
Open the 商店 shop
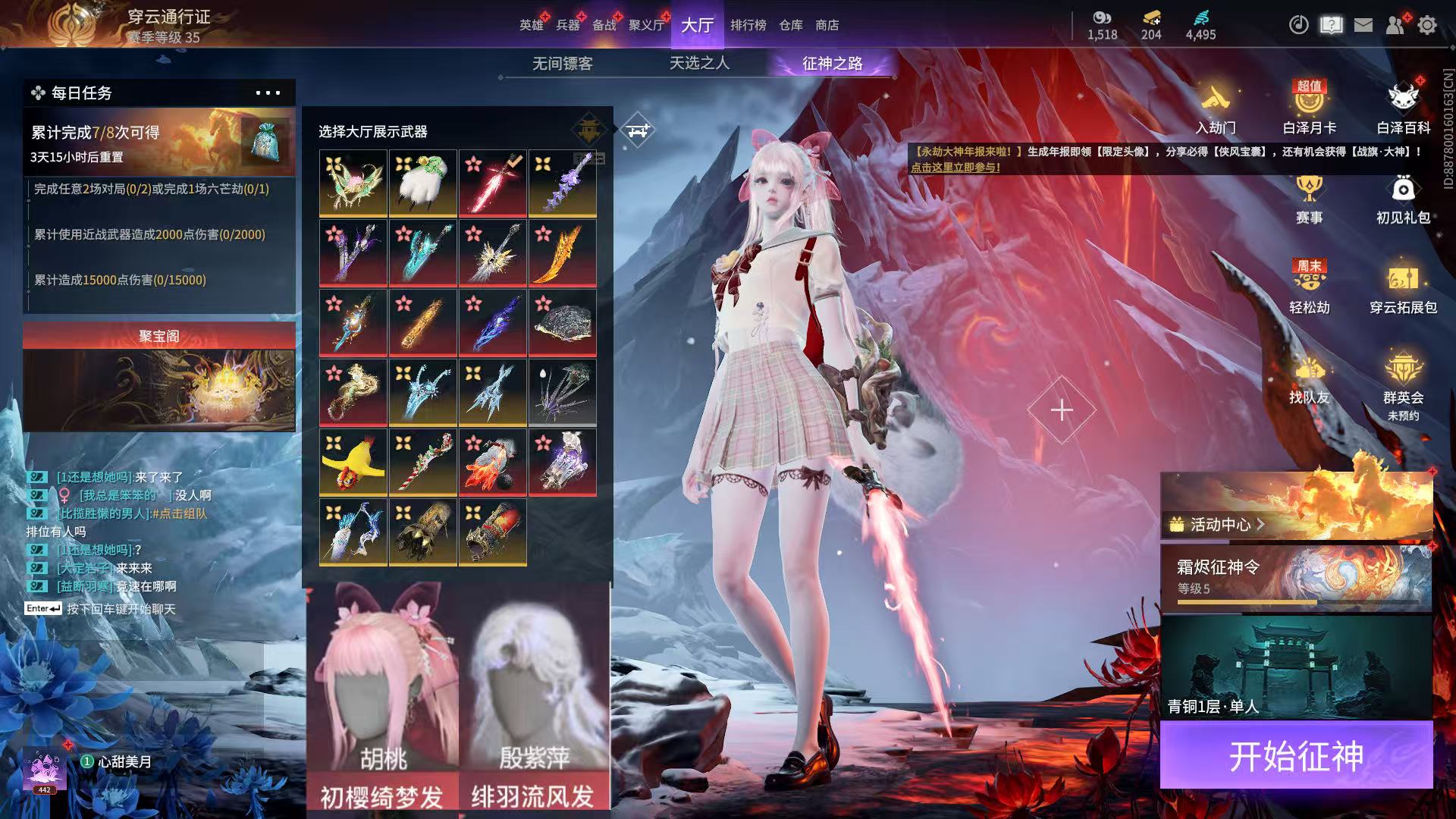click(x=827, y=25)
